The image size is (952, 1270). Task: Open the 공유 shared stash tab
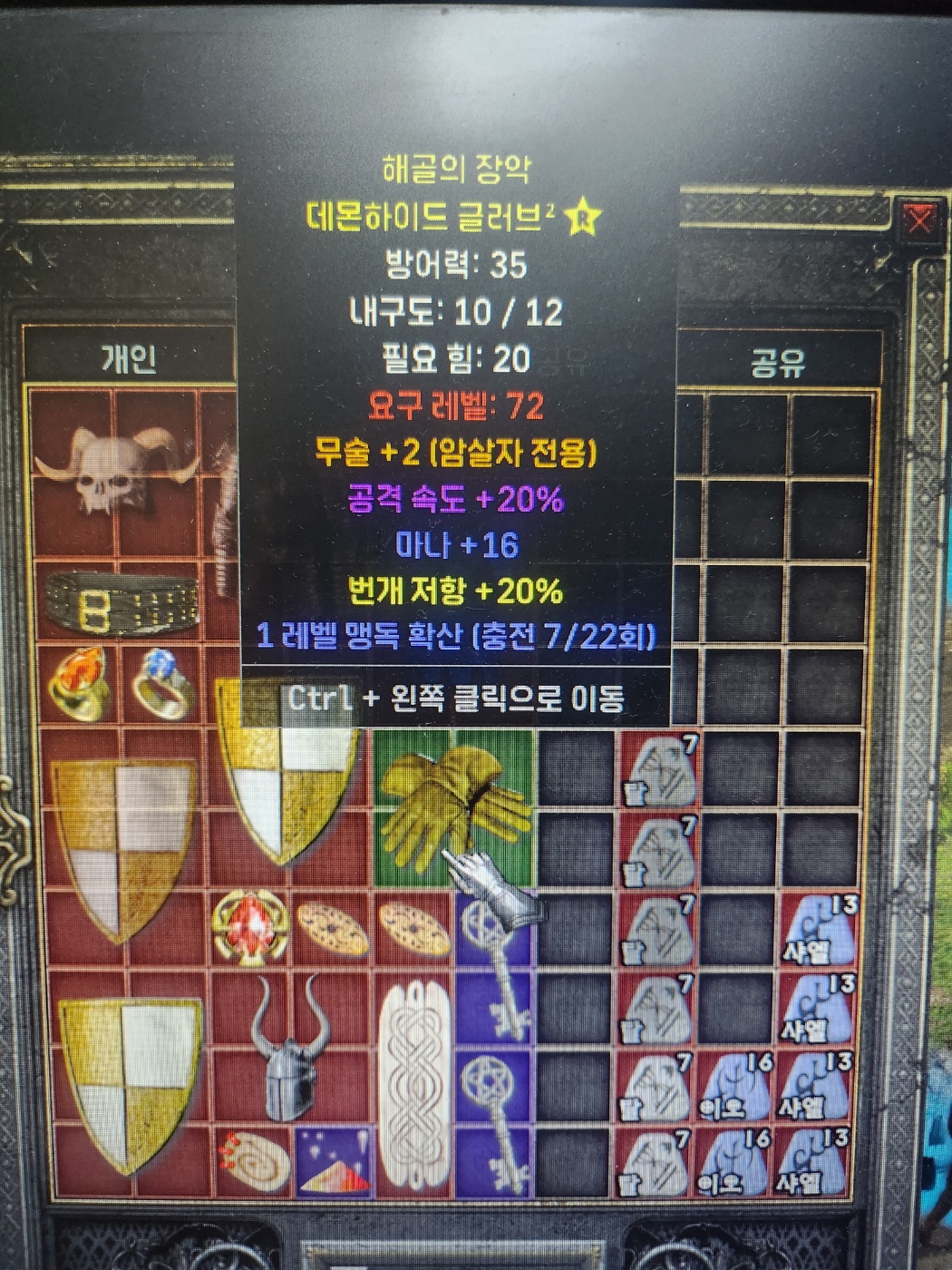pos(778,364)
